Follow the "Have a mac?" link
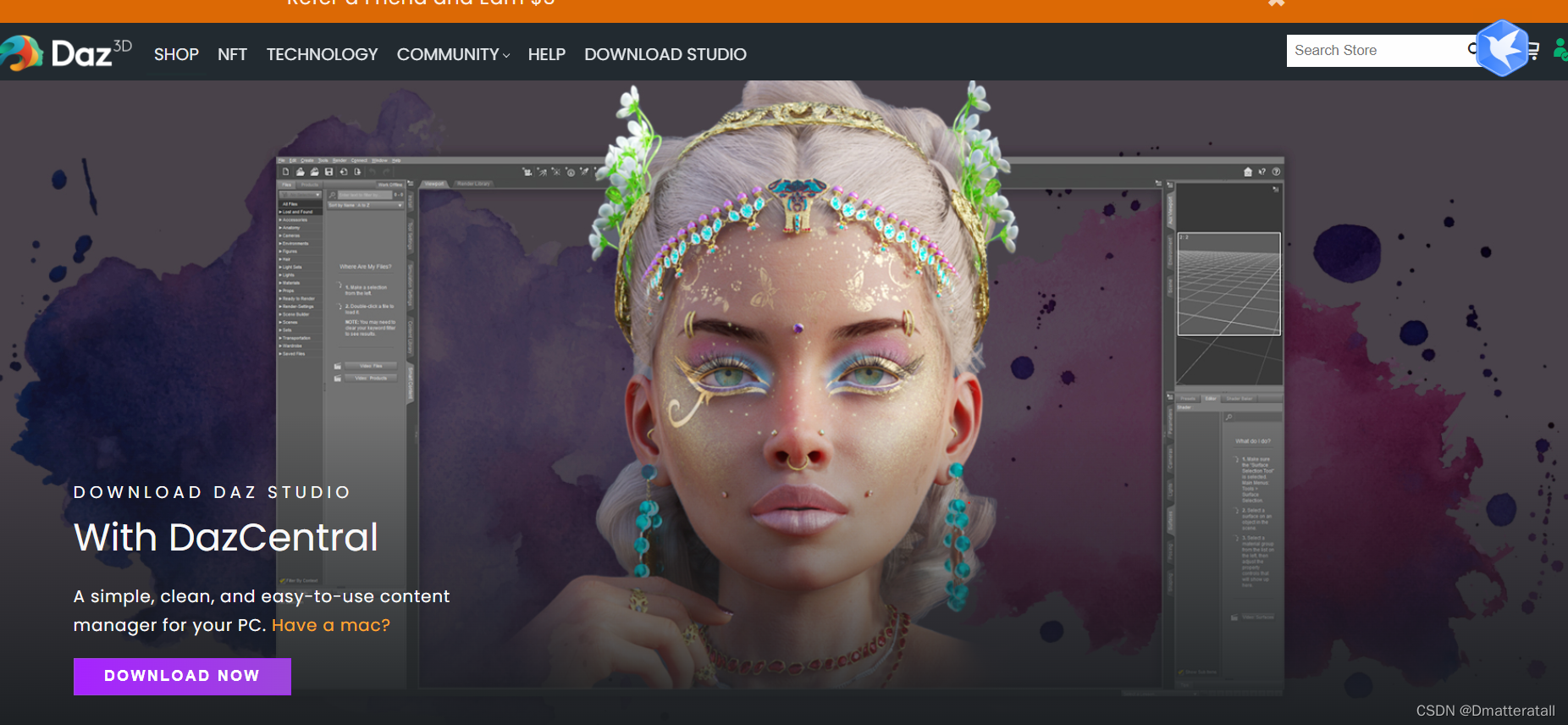Screen dimensions: 1568x725 (331, 625)
